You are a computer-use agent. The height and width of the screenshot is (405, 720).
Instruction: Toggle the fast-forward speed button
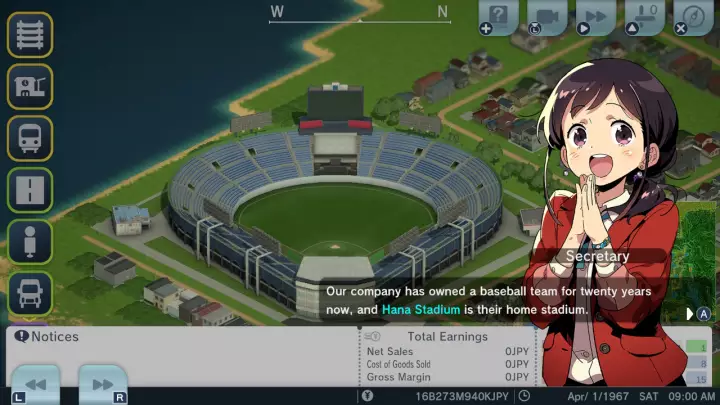(595, 17)
